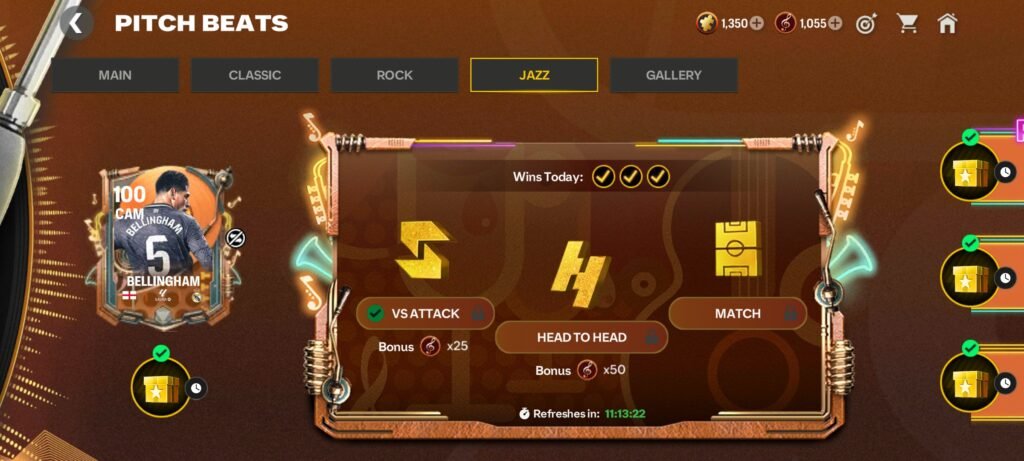Return to the home screen
Viewport: 1024px width, 461px height.
tap(947, 23)
